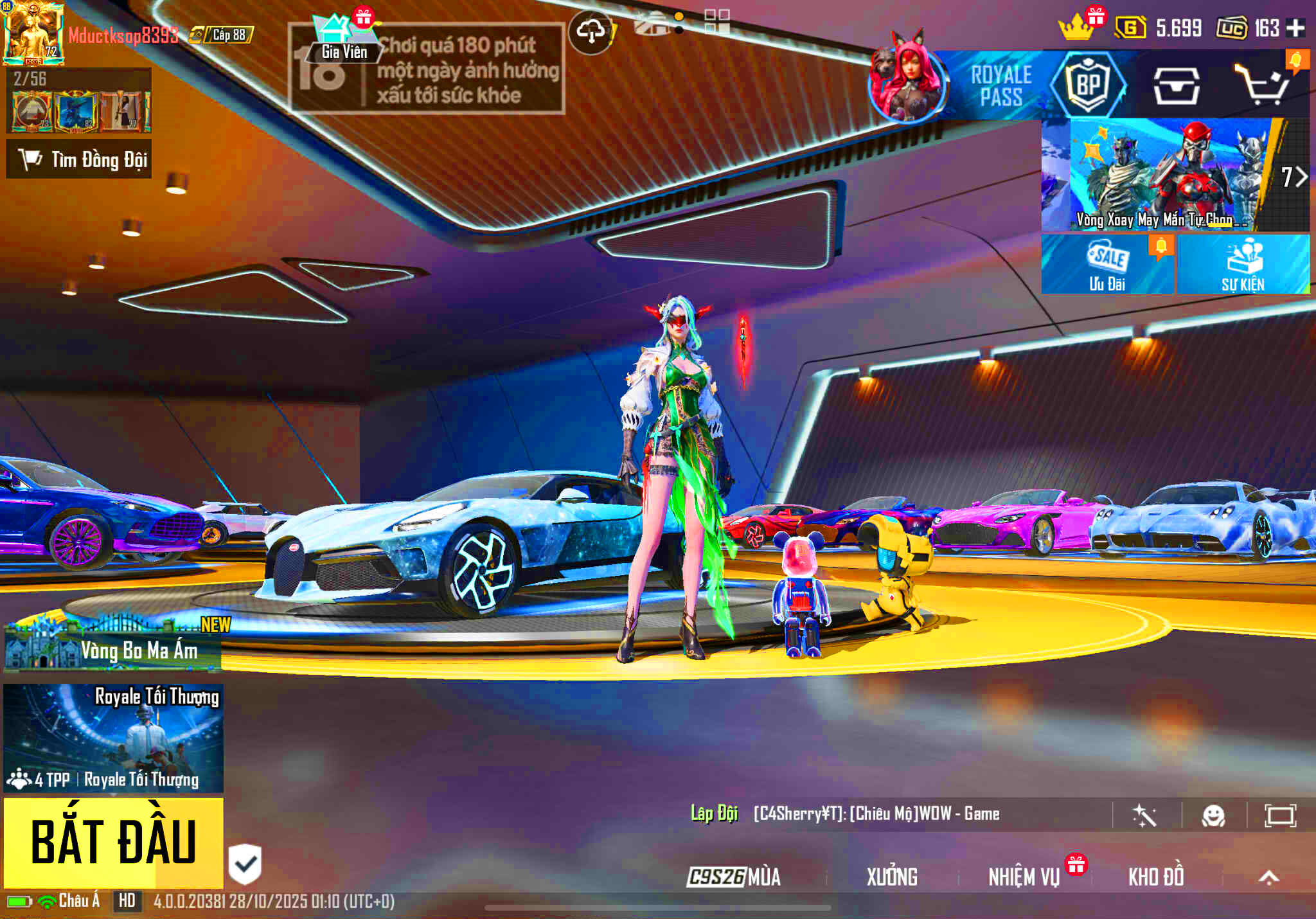Open the Sự Kiện events panel

1243,265
